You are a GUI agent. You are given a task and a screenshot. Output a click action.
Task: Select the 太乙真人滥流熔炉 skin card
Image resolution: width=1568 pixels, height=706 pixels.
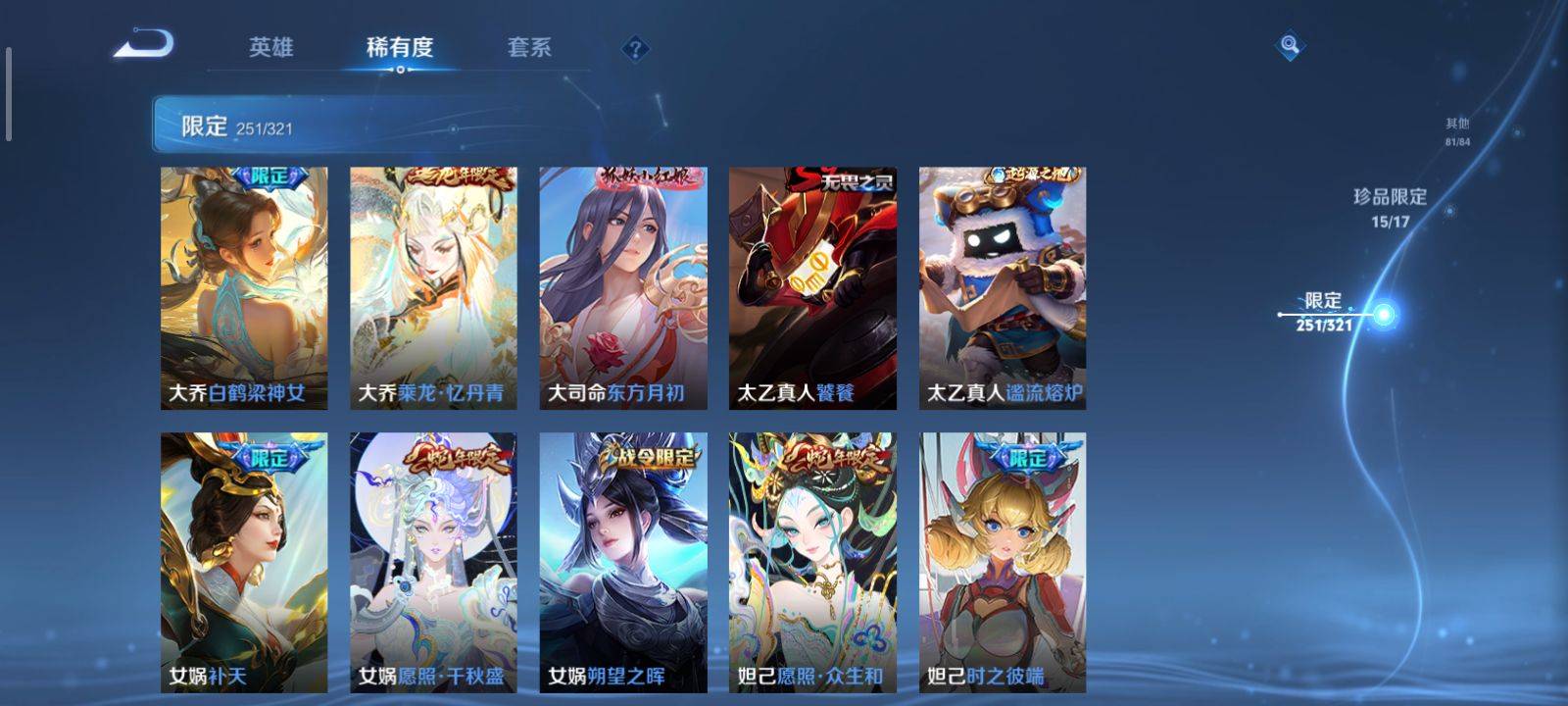pos(1003,288)
